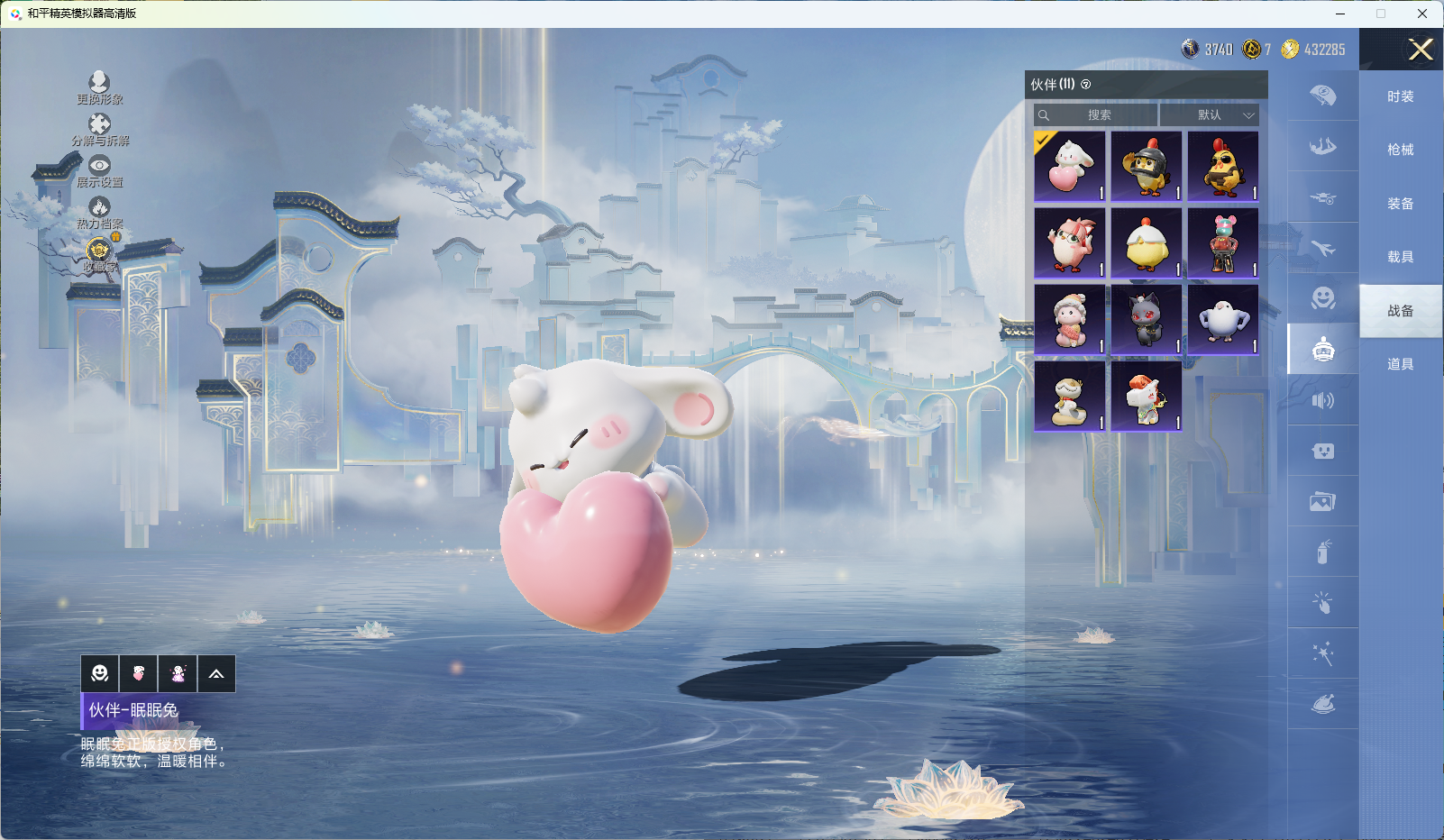Image resolution: width=1444 pixels, height=840 pixels.
Task: Open the parachute category icon
Action: point(1322,96)
